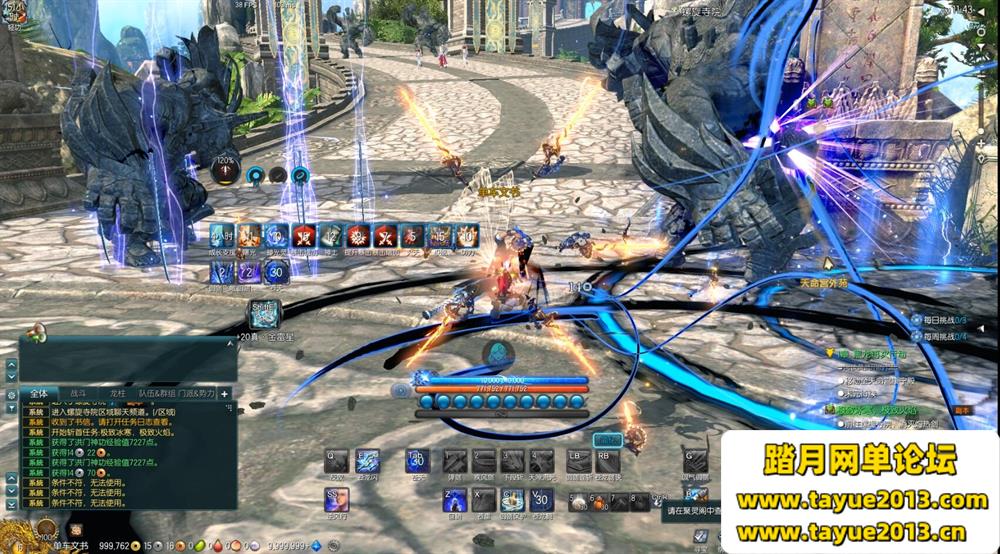This screenshot has width=1000, height=554.
Task: Trigger the C key golden guard skill
Action: pos(512,501)
